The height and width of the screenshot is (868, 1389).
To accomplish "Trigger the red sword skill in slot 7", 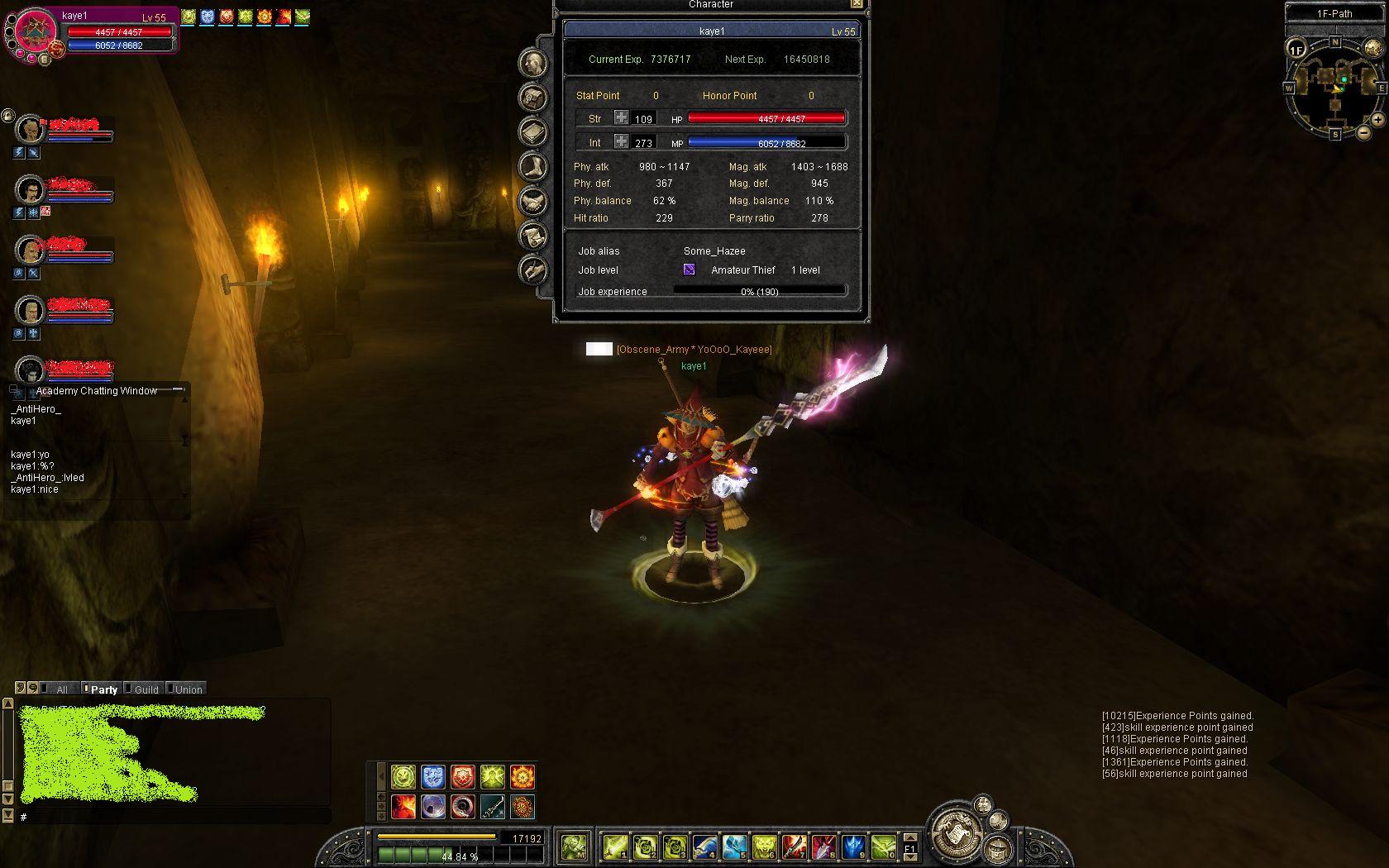I will (794, 847).
